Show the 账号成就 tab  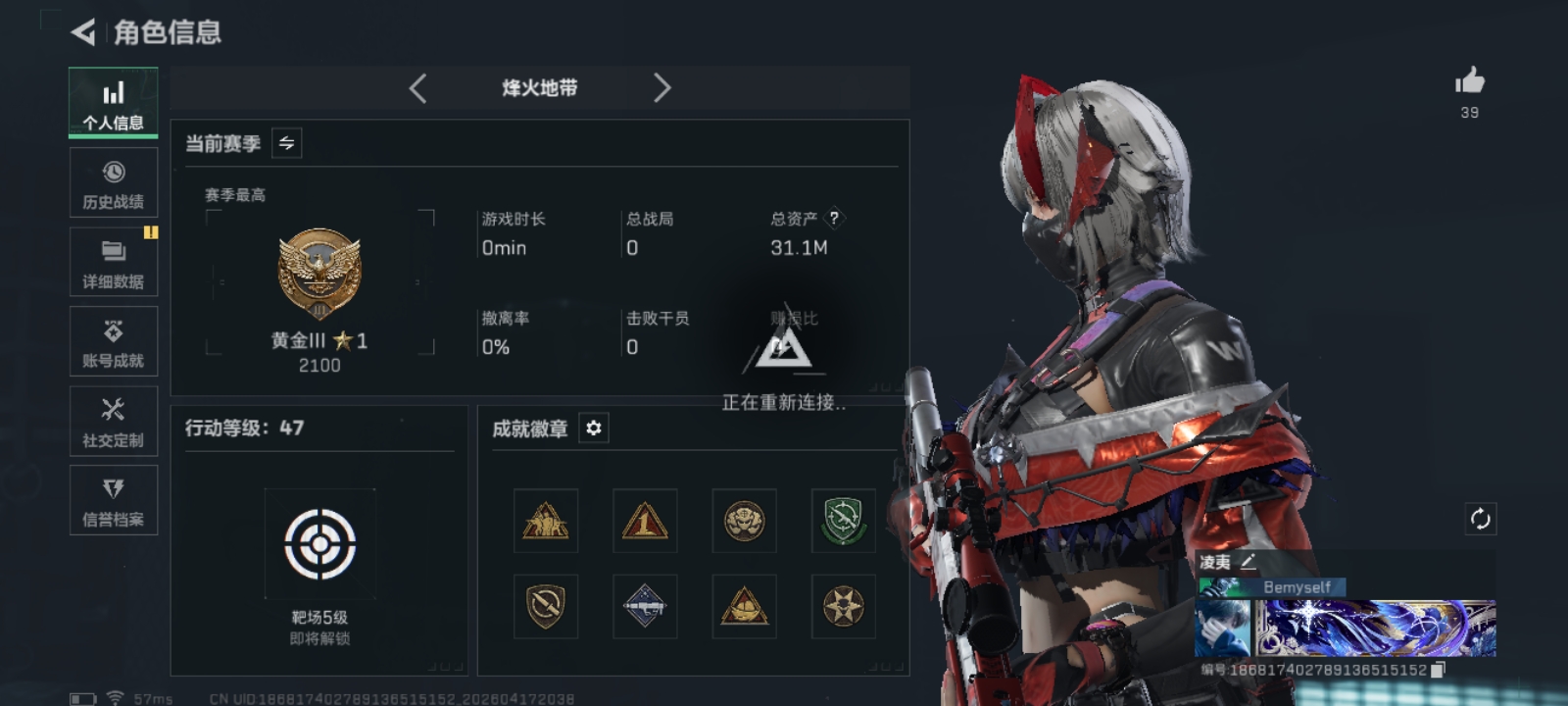point(113,342)
